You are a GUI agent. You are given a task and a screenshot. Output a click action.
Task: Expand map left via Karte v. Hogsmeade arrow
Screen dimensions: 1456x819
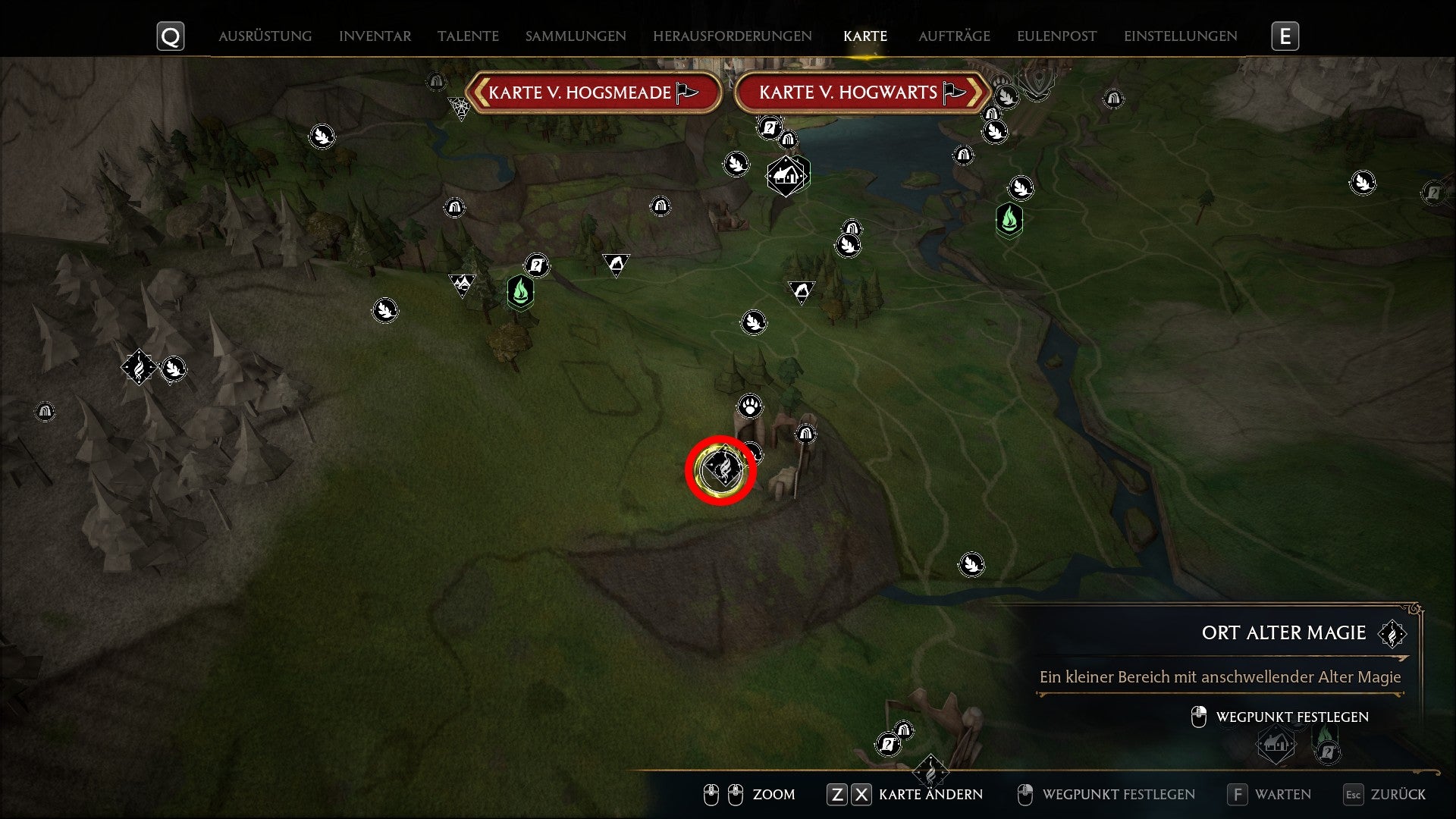tap(479, 93)
